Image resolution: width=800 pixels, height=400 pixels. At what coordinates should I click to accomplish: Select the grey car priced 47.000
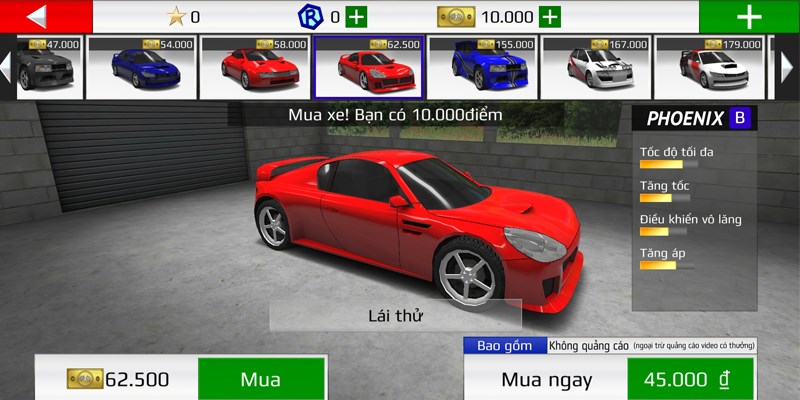47,65
